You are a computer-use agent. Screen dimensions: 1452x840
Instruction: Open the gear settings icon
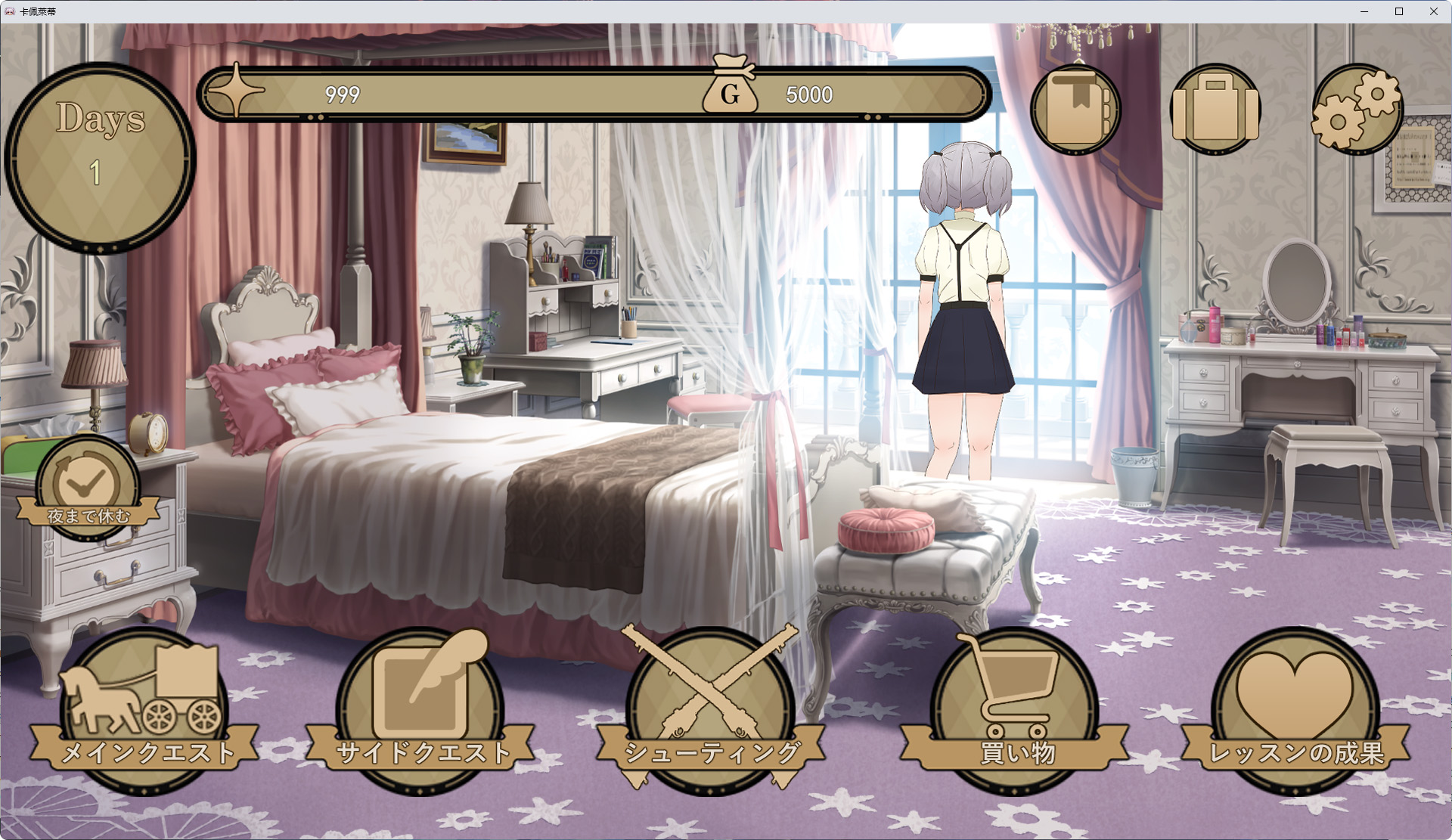[1357, 110]
